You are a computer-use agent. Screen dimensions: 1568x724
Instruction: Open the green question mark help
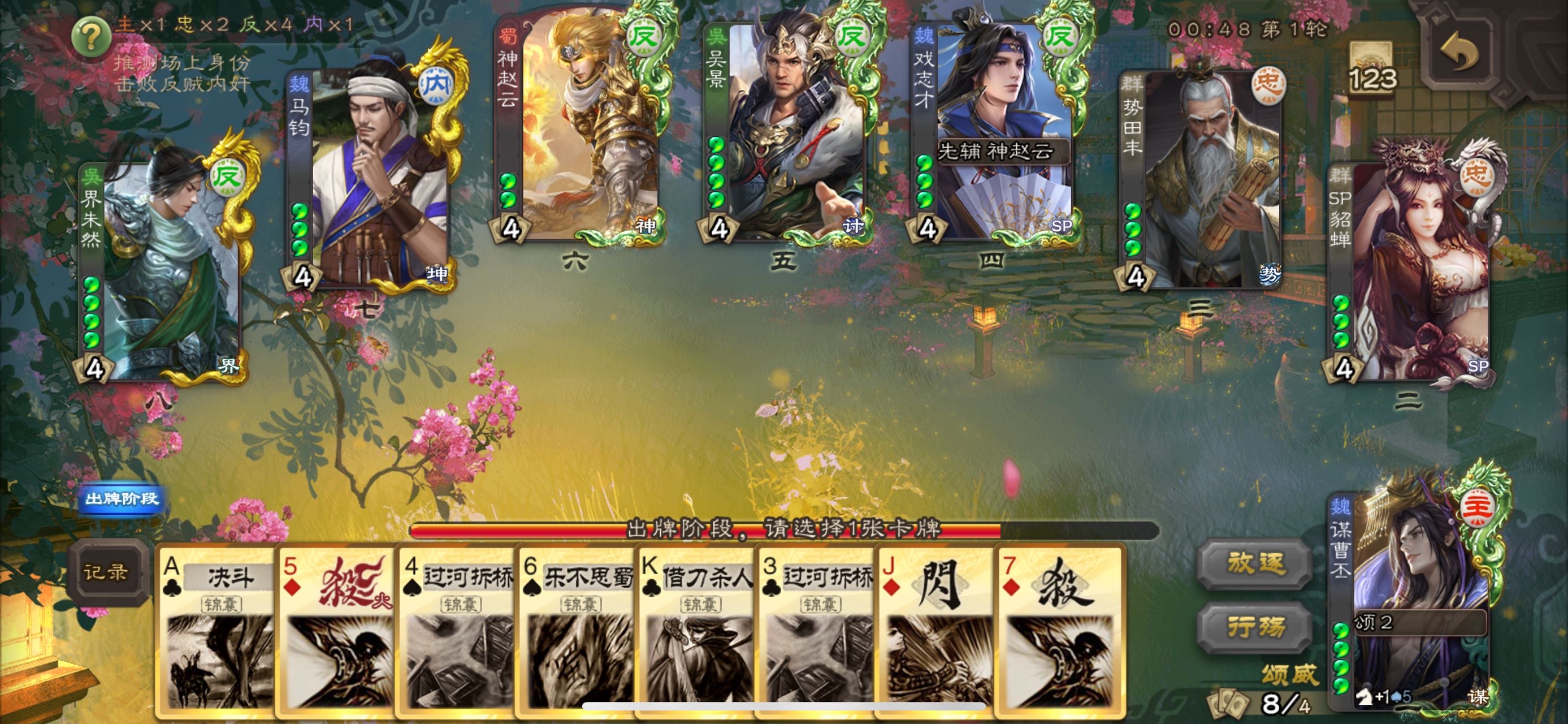(90, 37)
